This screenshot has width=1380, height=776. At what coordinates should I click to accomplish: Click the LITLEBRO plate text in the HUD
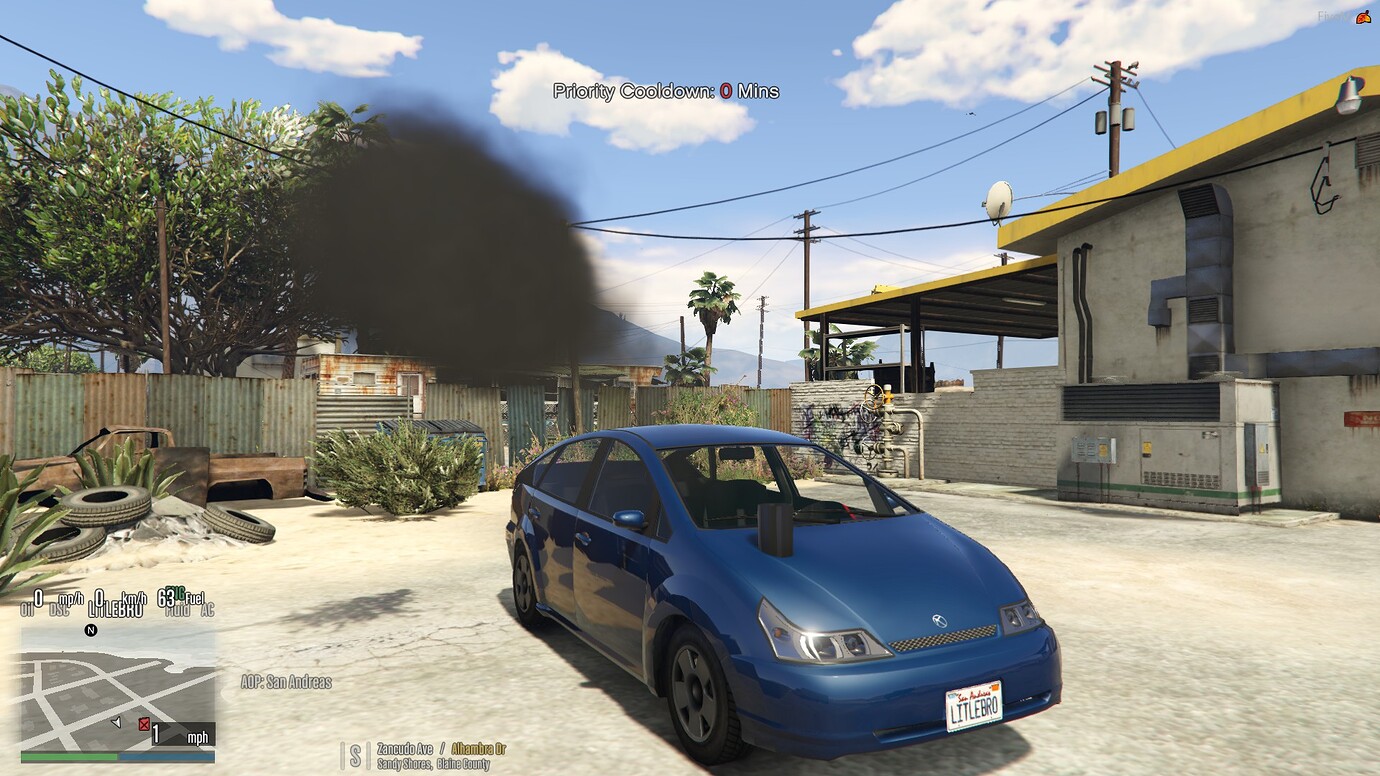[115, 609]
